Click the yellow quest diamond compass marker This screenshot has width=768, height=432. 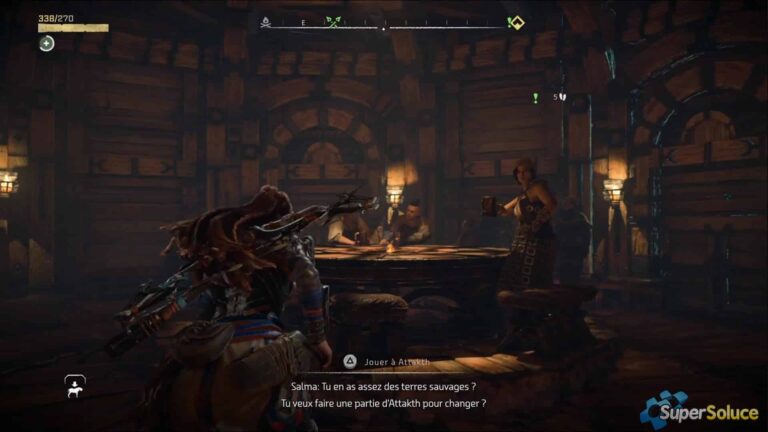(x=516, y=22)
